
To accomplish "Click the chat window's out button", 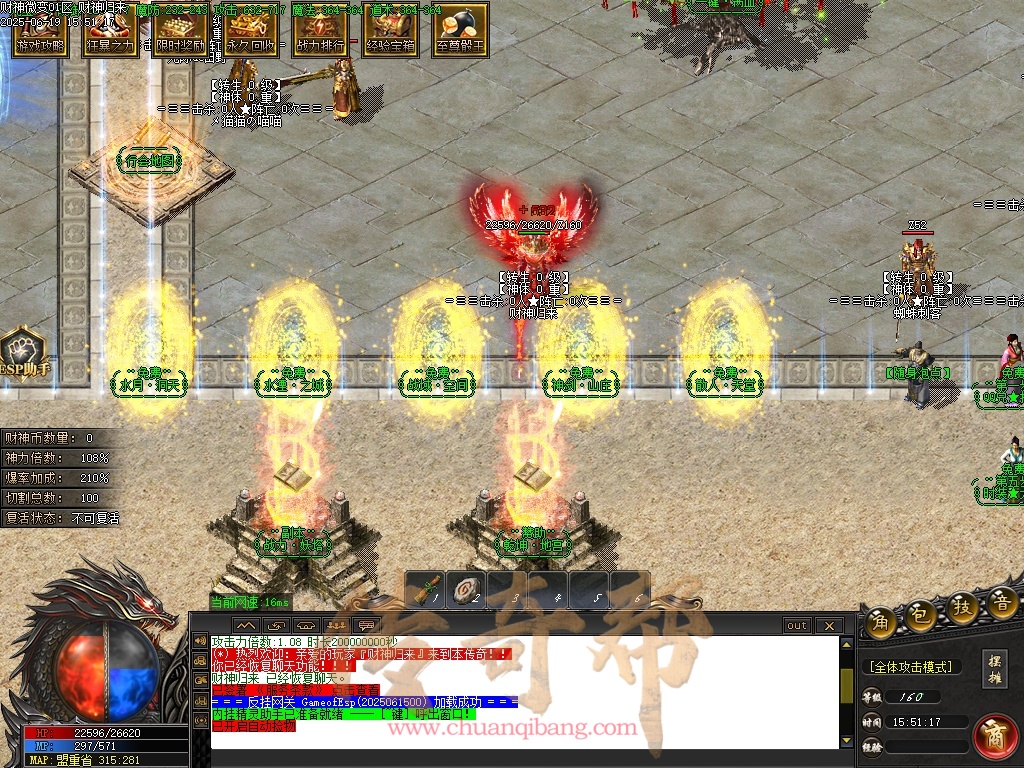I will pos(797,626).
